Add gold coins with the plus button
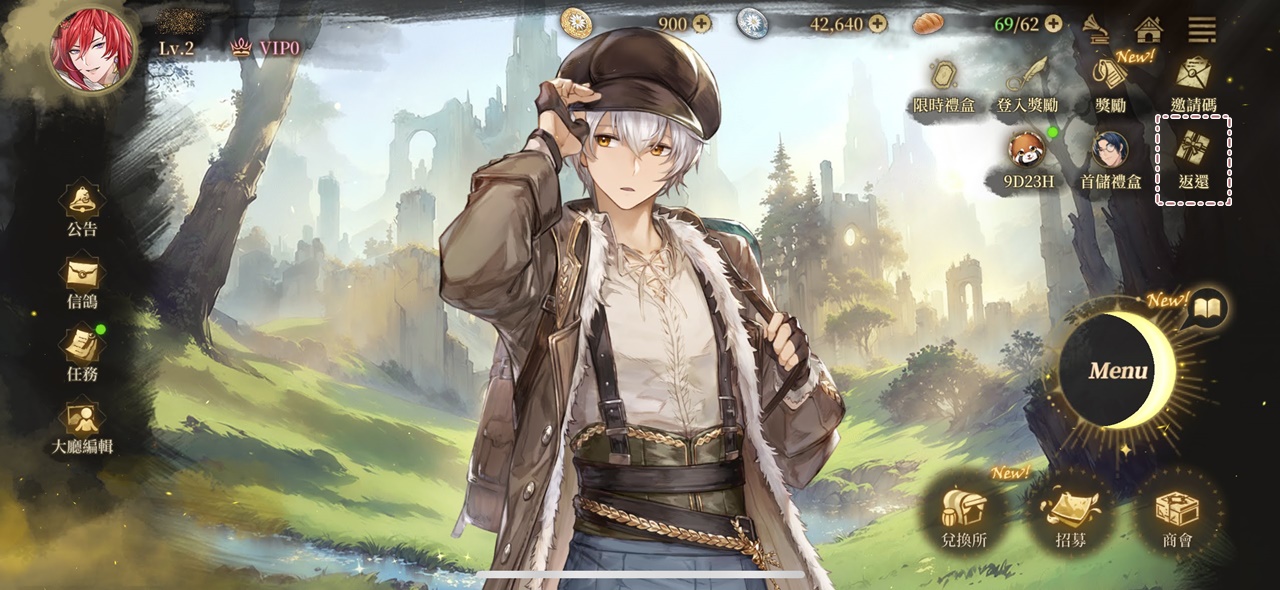Viewport: 1280px width, 590px height. pyautogui.click(x=701, y=23)
